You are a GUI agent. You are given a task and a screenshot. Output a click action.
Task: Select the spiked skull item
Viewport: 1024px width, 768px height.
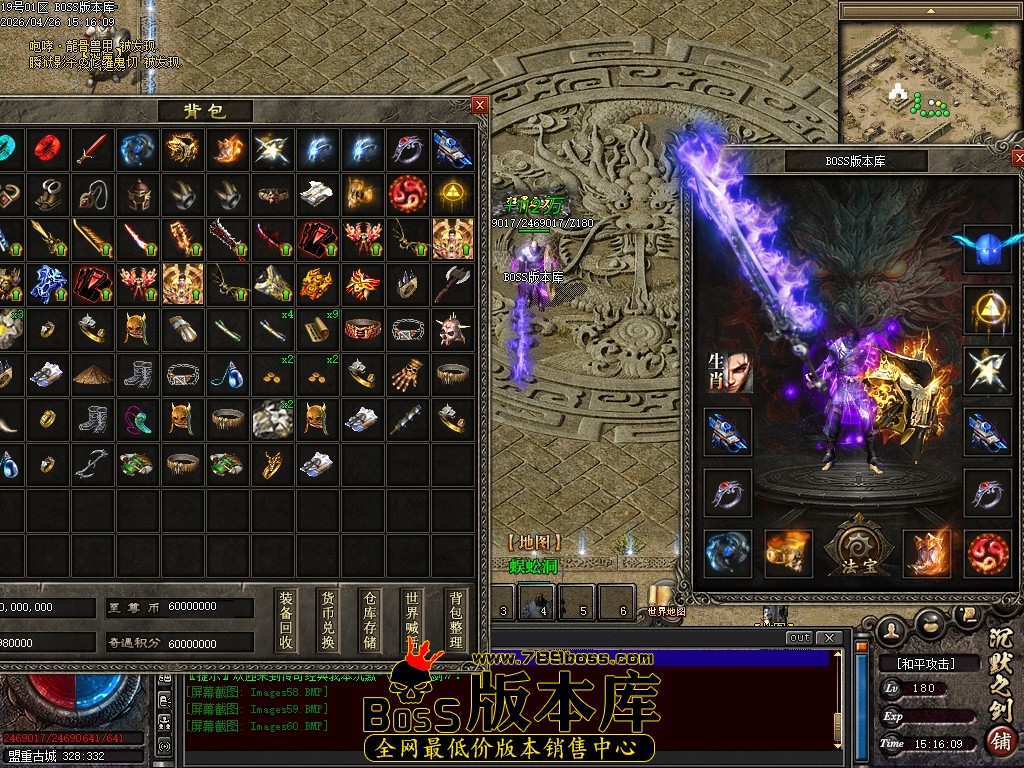[453, 328]
